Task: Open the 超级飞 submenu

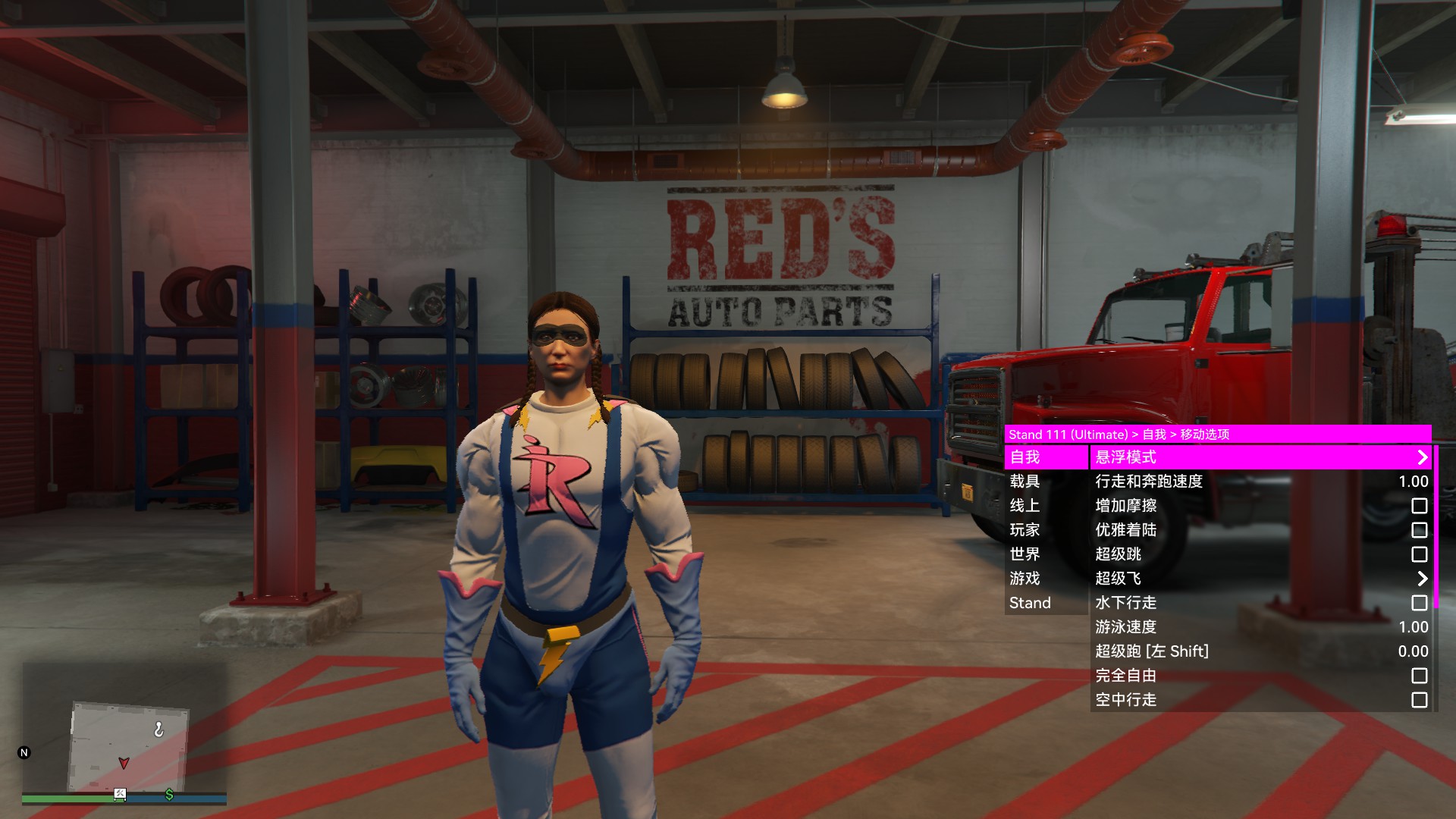Action: [1260, 579]
